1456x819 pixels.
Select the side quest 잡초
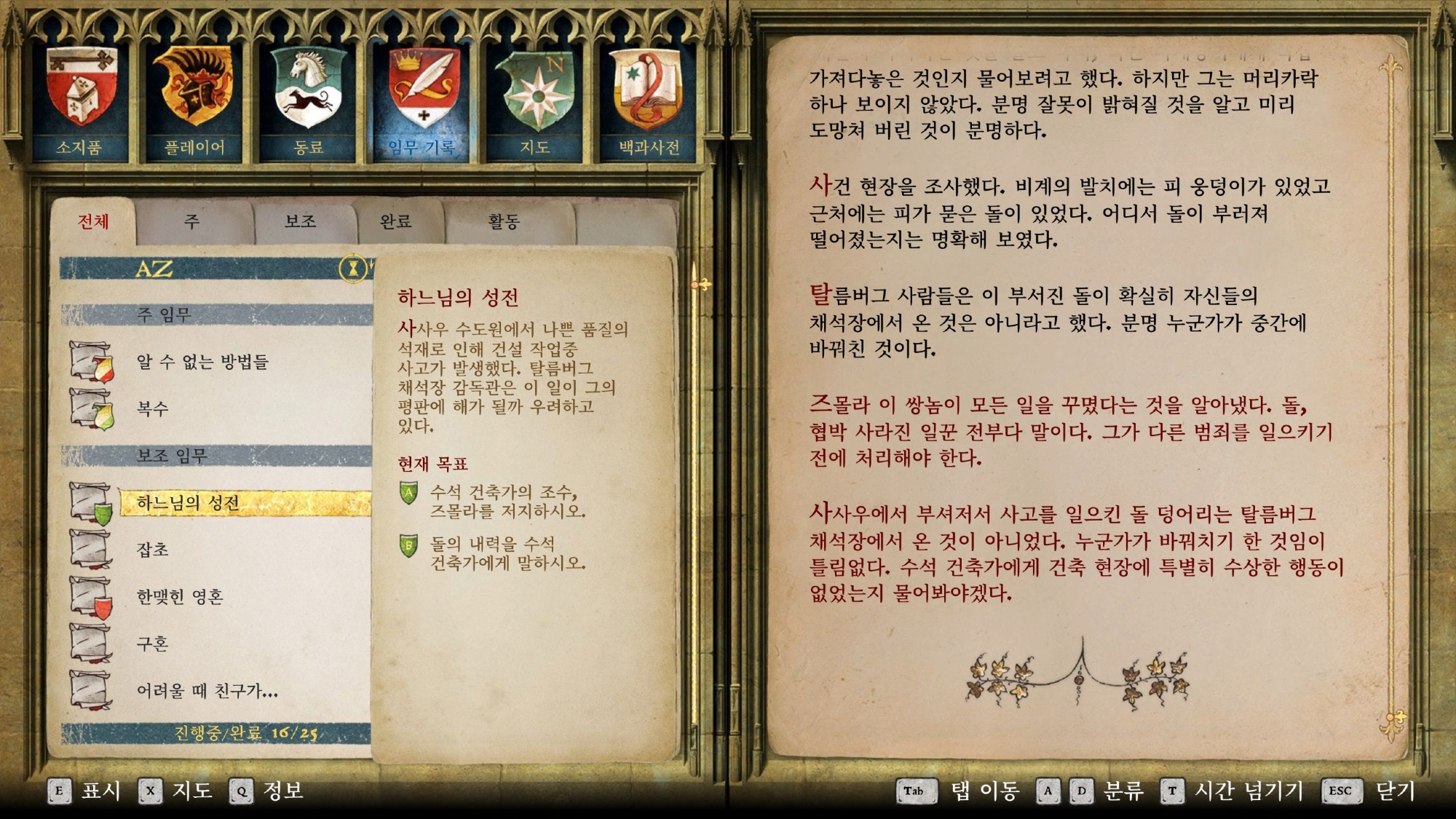click(153, 550)
